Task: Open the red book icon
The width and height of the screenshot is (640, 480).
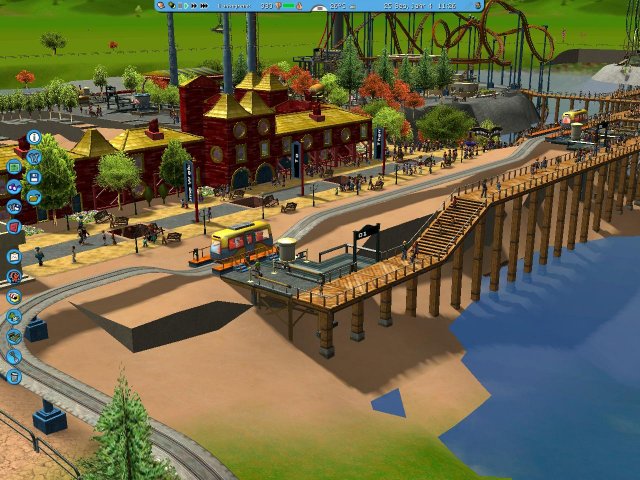Action: [x=14, y=227]
